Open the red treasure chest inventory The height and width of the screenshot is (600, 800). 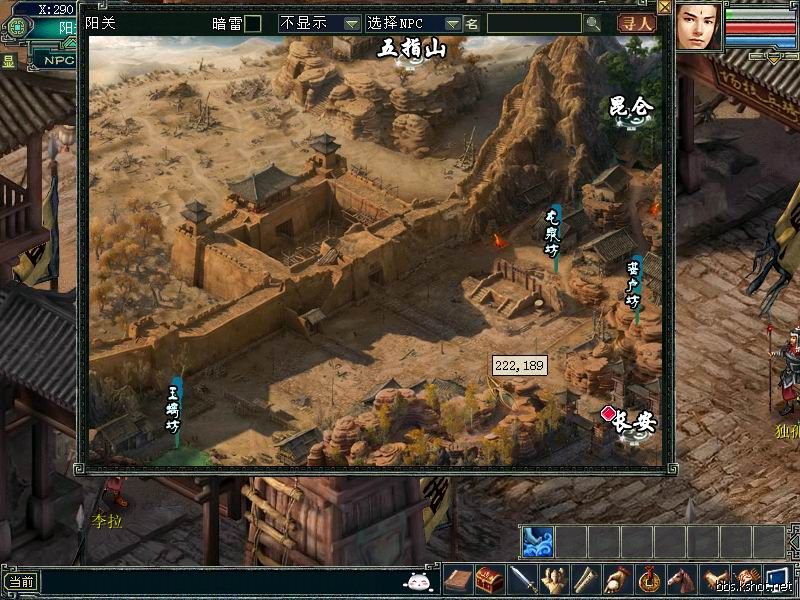click(x=489, y=579)
